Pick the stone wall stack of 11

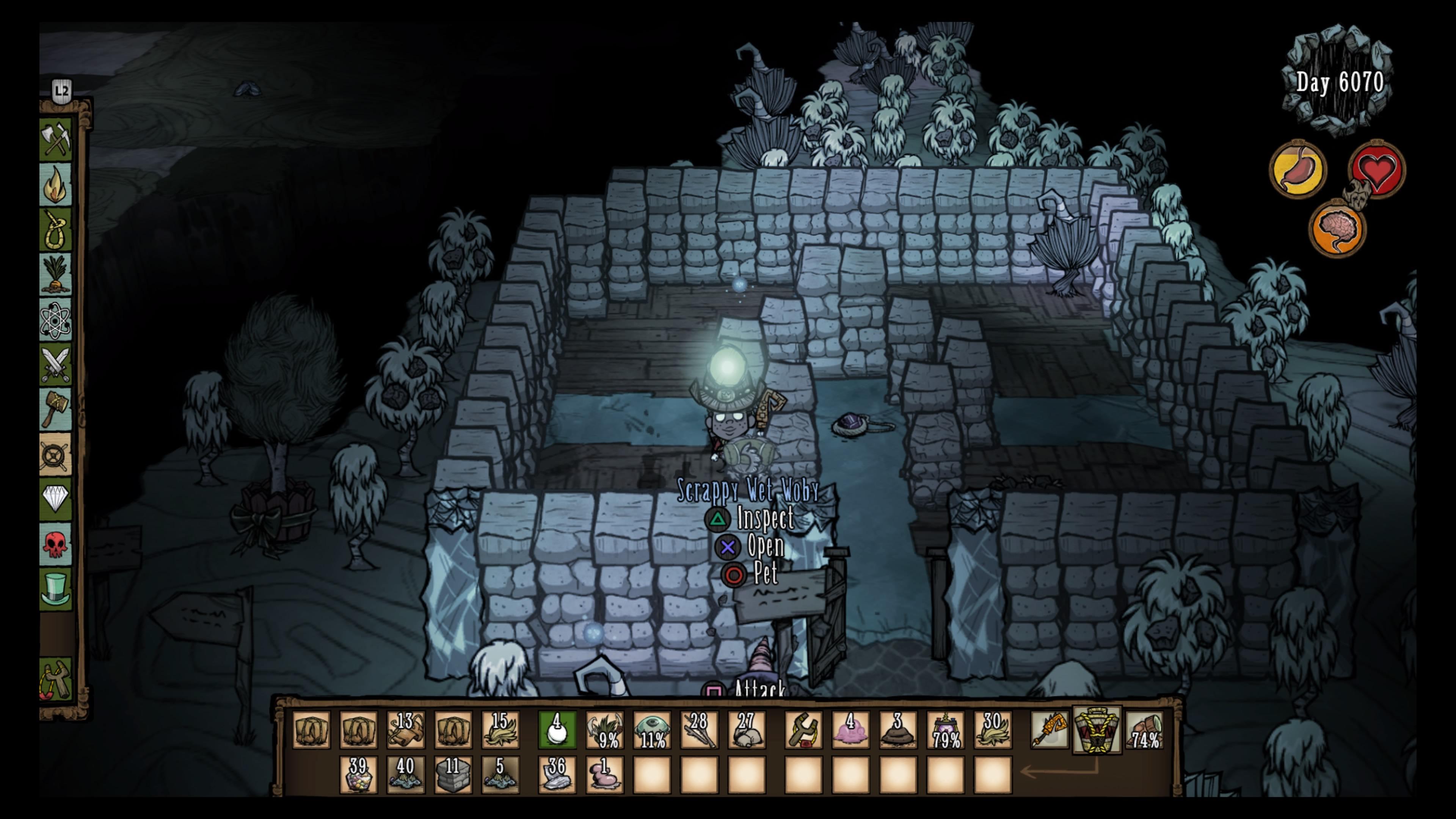(453, 774)
